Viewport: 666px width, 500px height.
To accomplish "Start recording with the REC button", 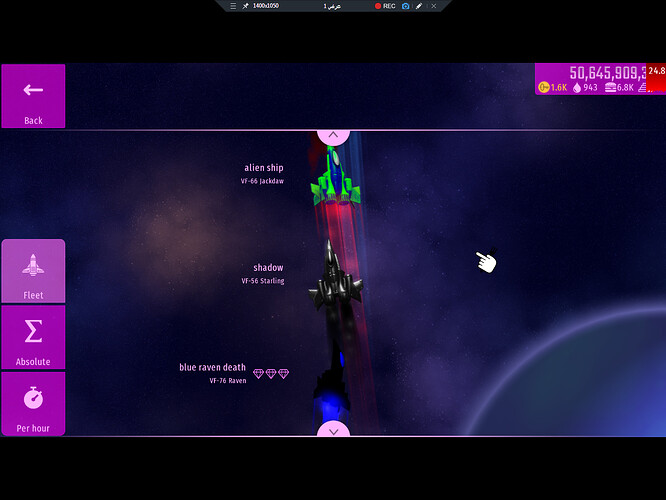I will point(385,6).
